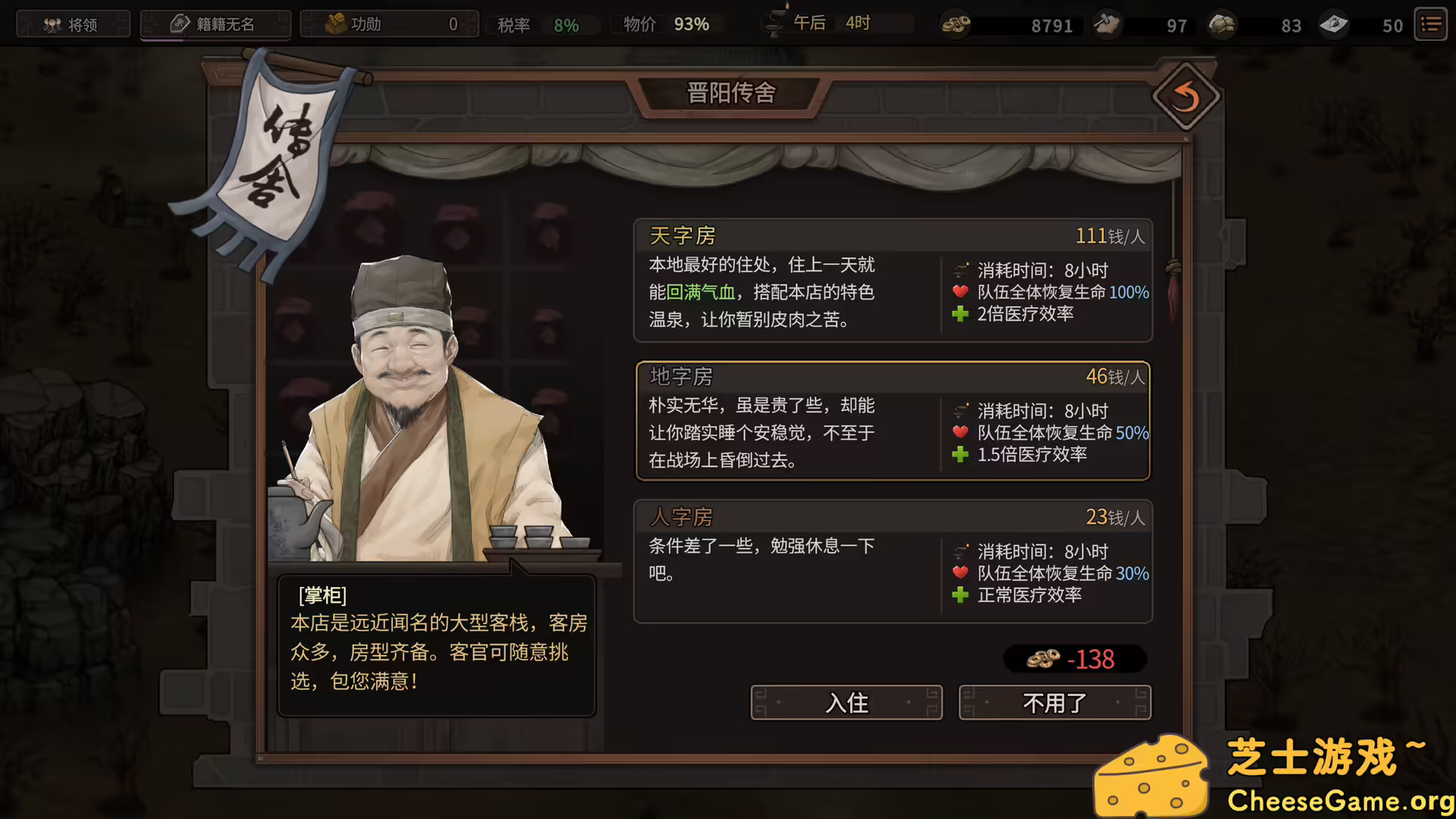Click the incense time icon in 人字房

(x=962, y=552)
